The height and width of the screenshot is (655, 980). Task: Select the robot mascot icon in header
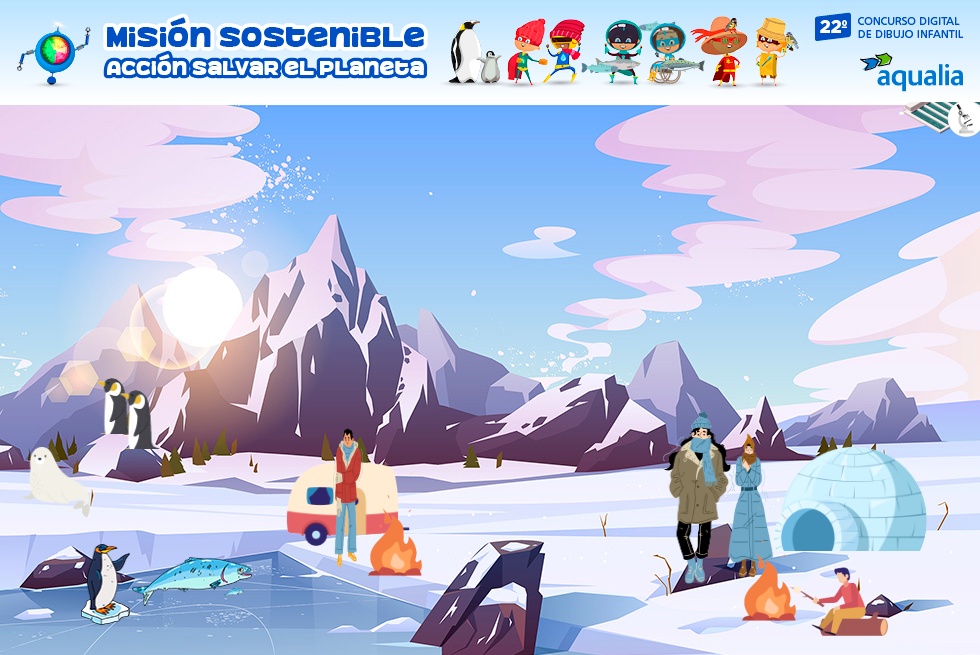(53, 52)
